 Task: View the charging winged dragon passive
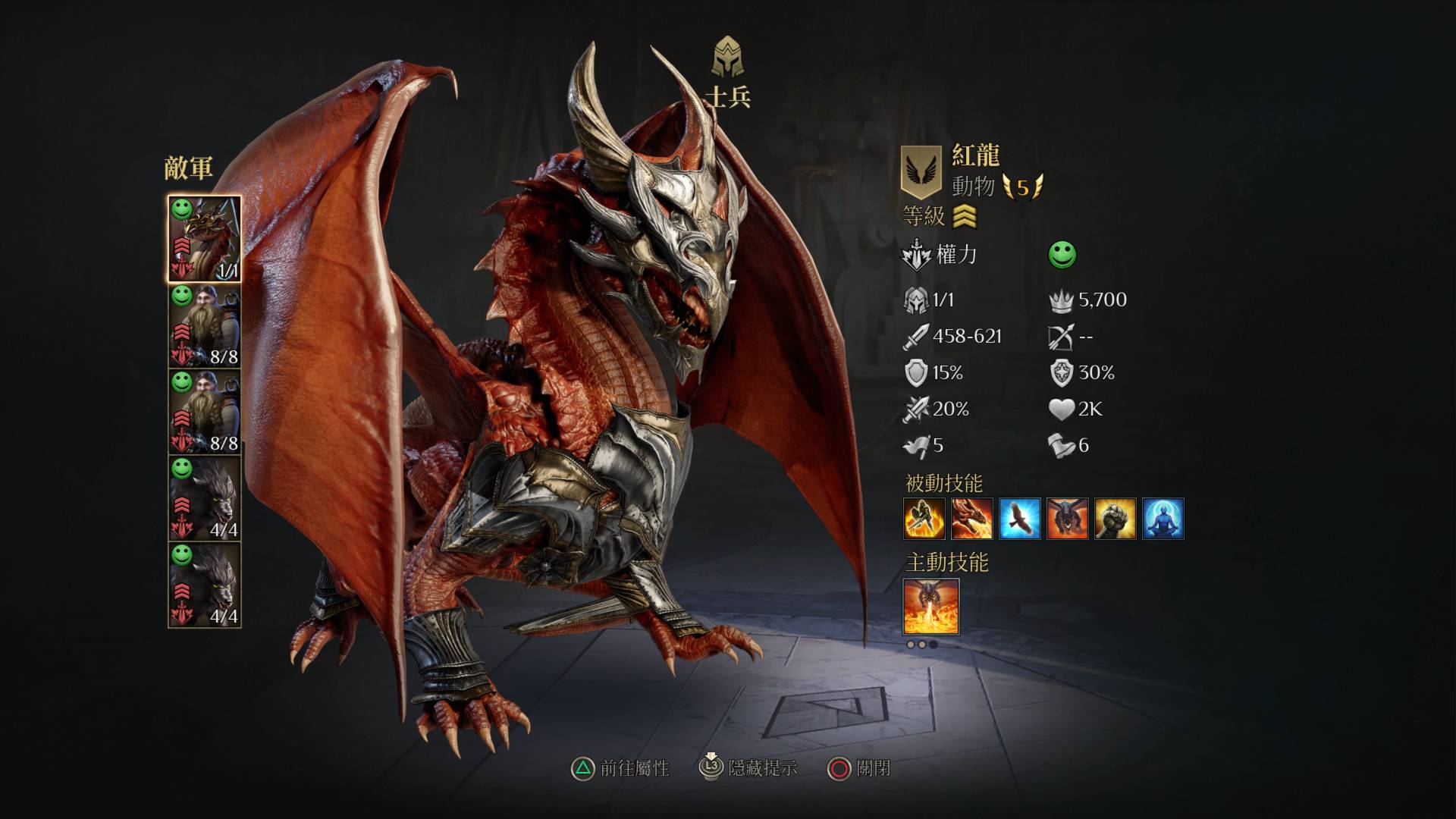tap(1067, 519)
